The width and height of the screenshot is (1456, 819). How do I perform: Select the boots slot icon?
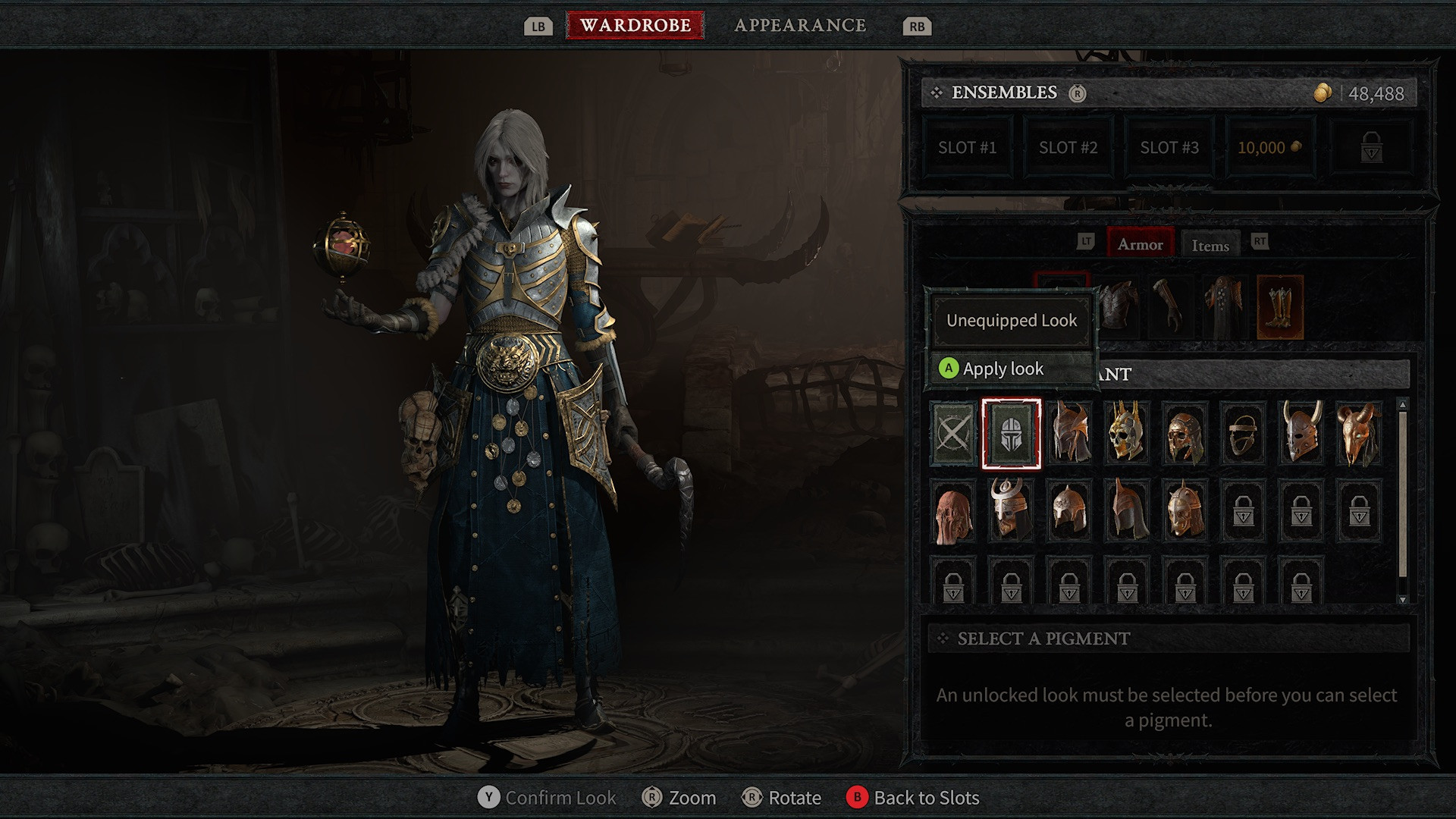(1280, 306)
